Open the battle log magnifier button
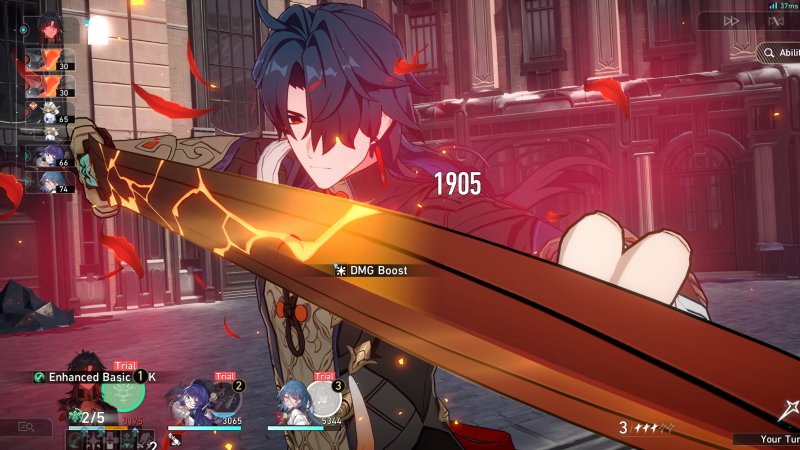The width and height of the screenshot is (800, 450). coord(25,427)
